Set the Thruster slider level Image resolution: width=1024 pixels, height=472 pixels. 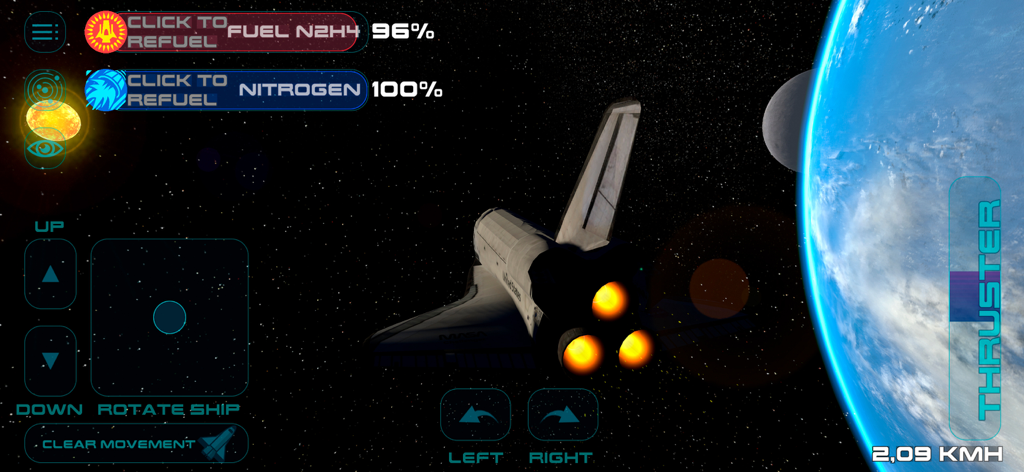(x=974, y=297)
